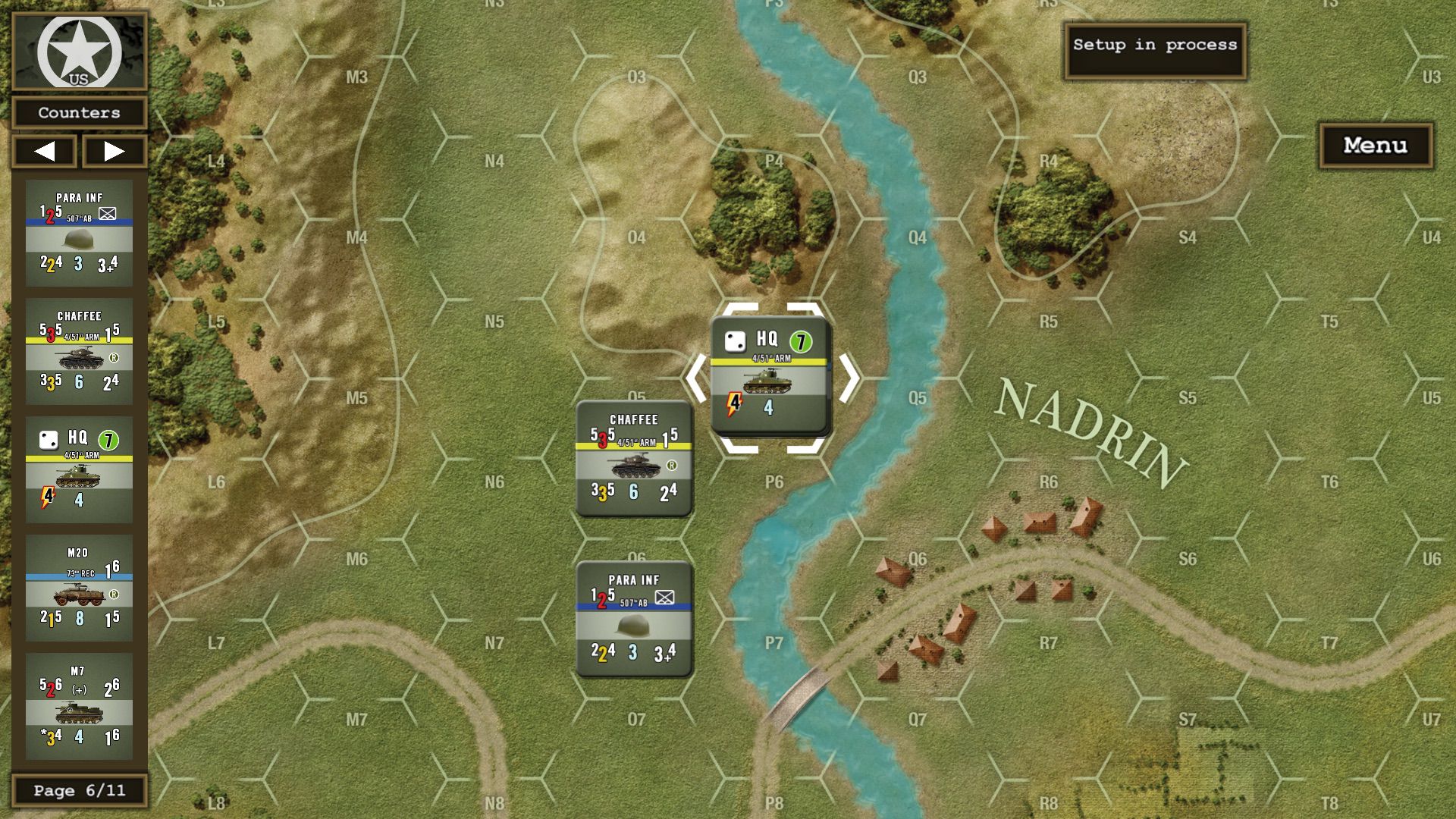Click the US star faction emblem
Viewport: 1456px width, 819px height.
[x=79, y=52]
